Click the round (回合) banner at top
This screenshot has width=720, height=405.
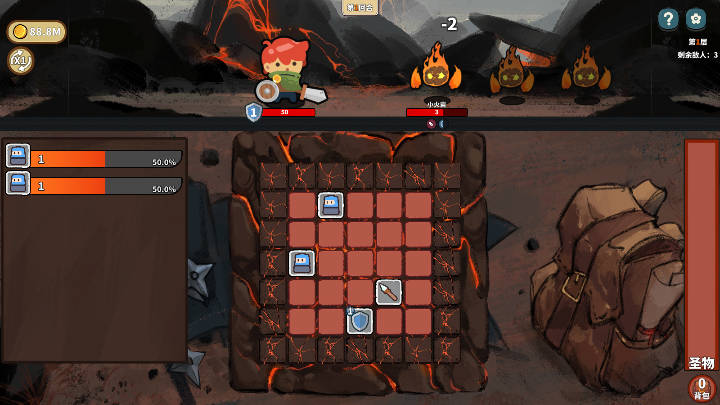(360, 8)
